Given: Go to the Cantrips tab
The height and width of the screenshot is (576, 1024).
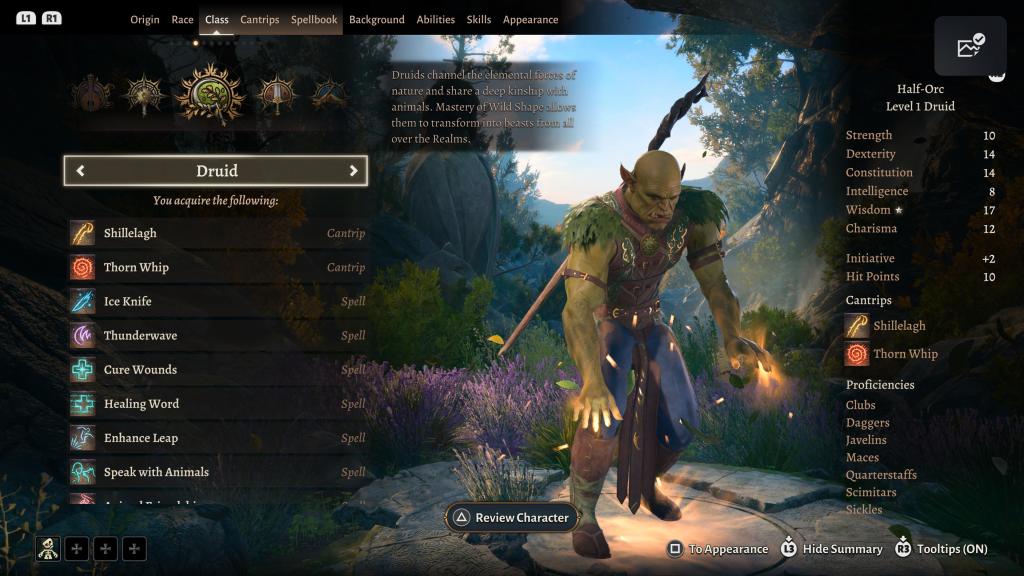Looking at the screenshot, I should pyautogui.click(x=260, y=20).
